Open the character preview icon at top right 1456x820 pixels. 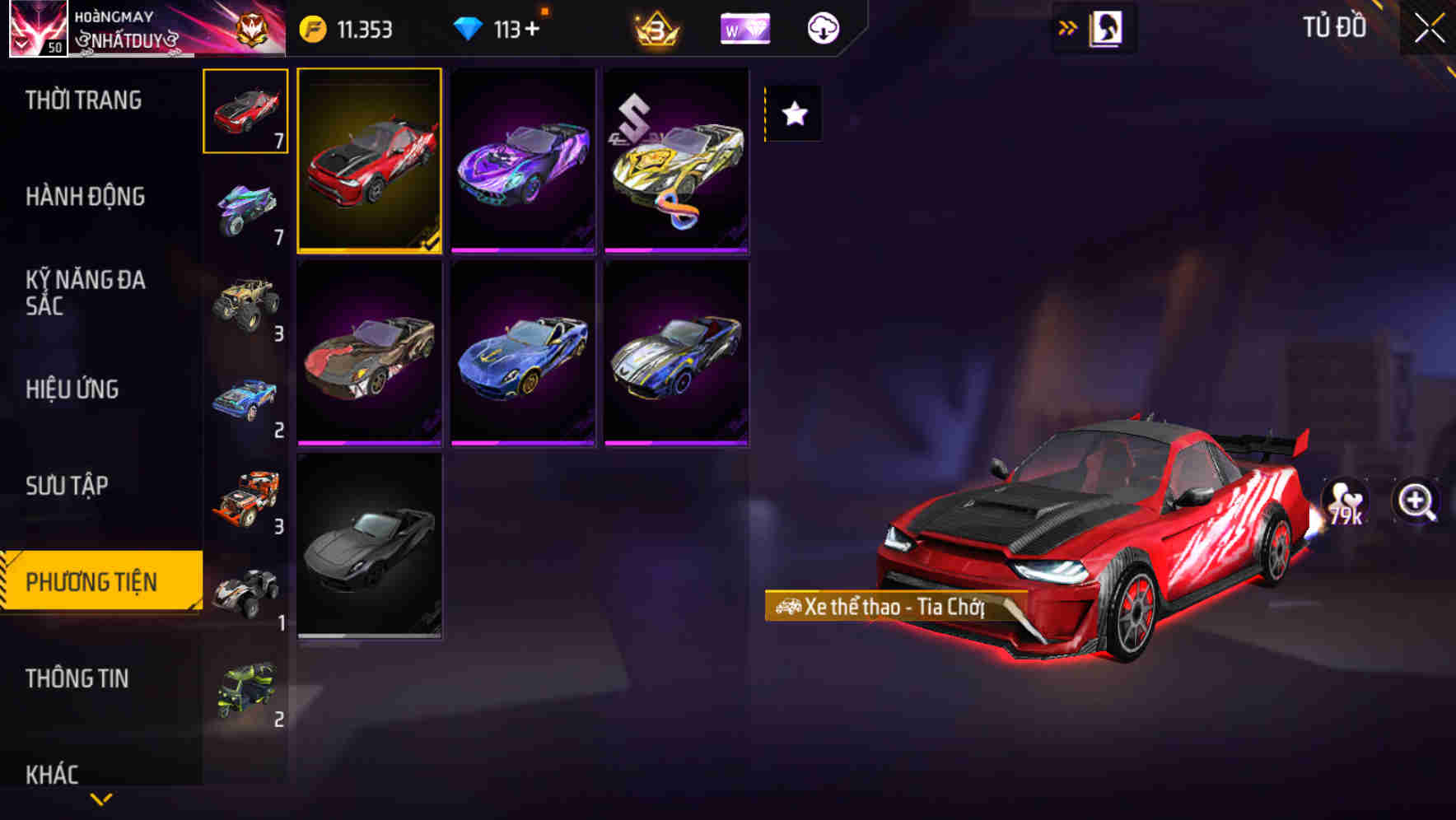(1104, 27)
